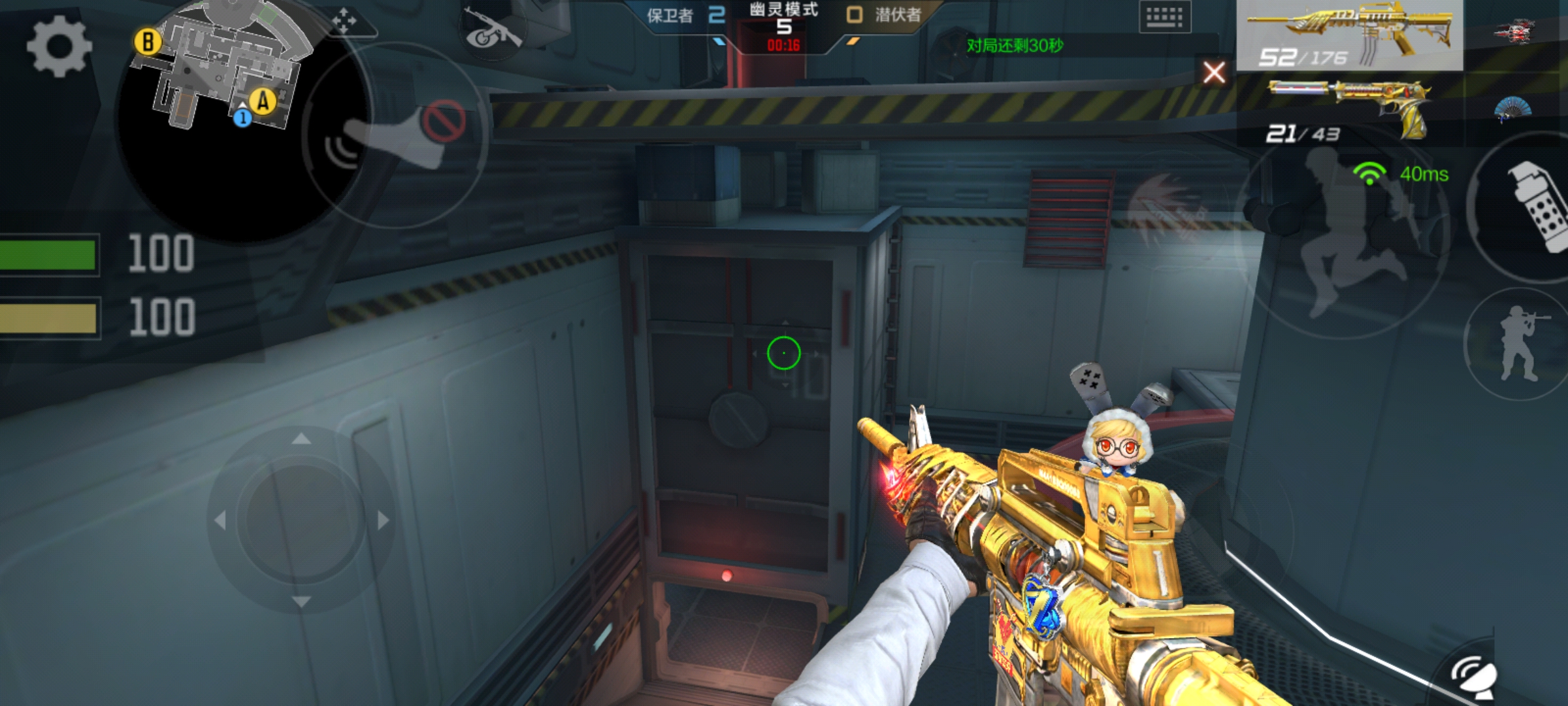The image size is (1568, 706).
Task: Tap the movement joystick center
Action: coord(301,520)
